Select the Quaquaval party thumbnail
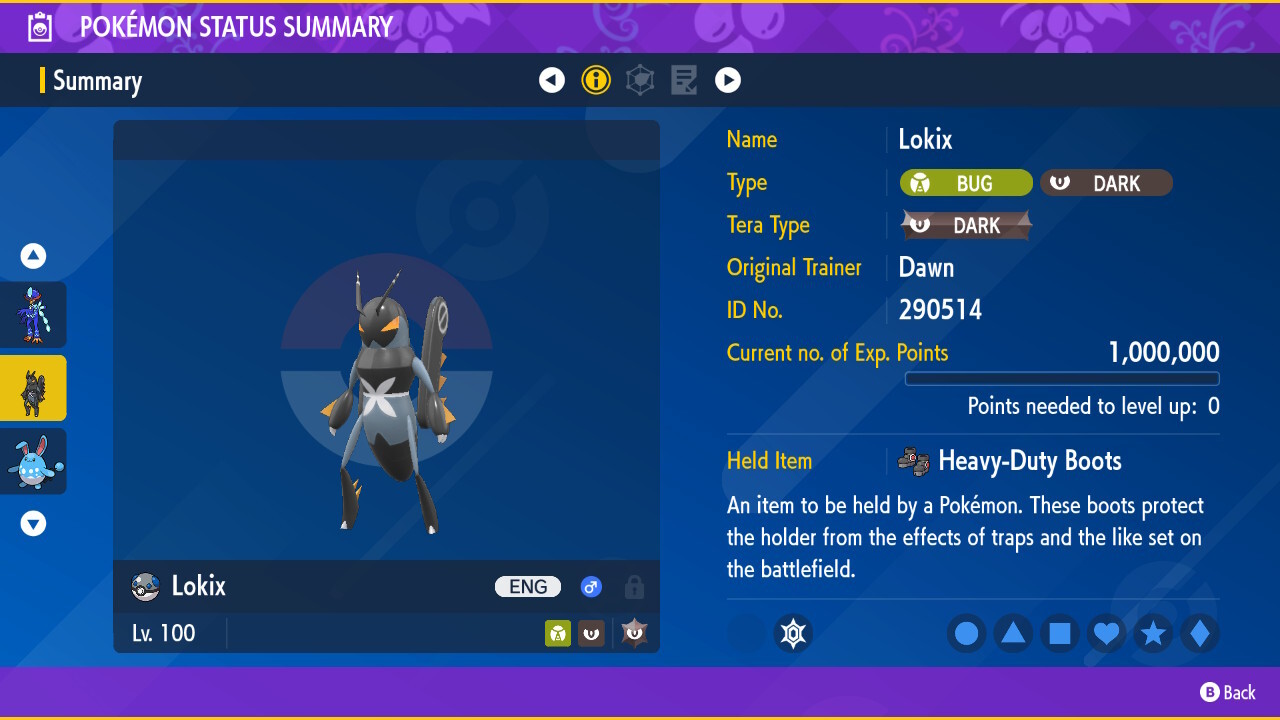Viewport: 1280px width, 720px height. point(33,314)
